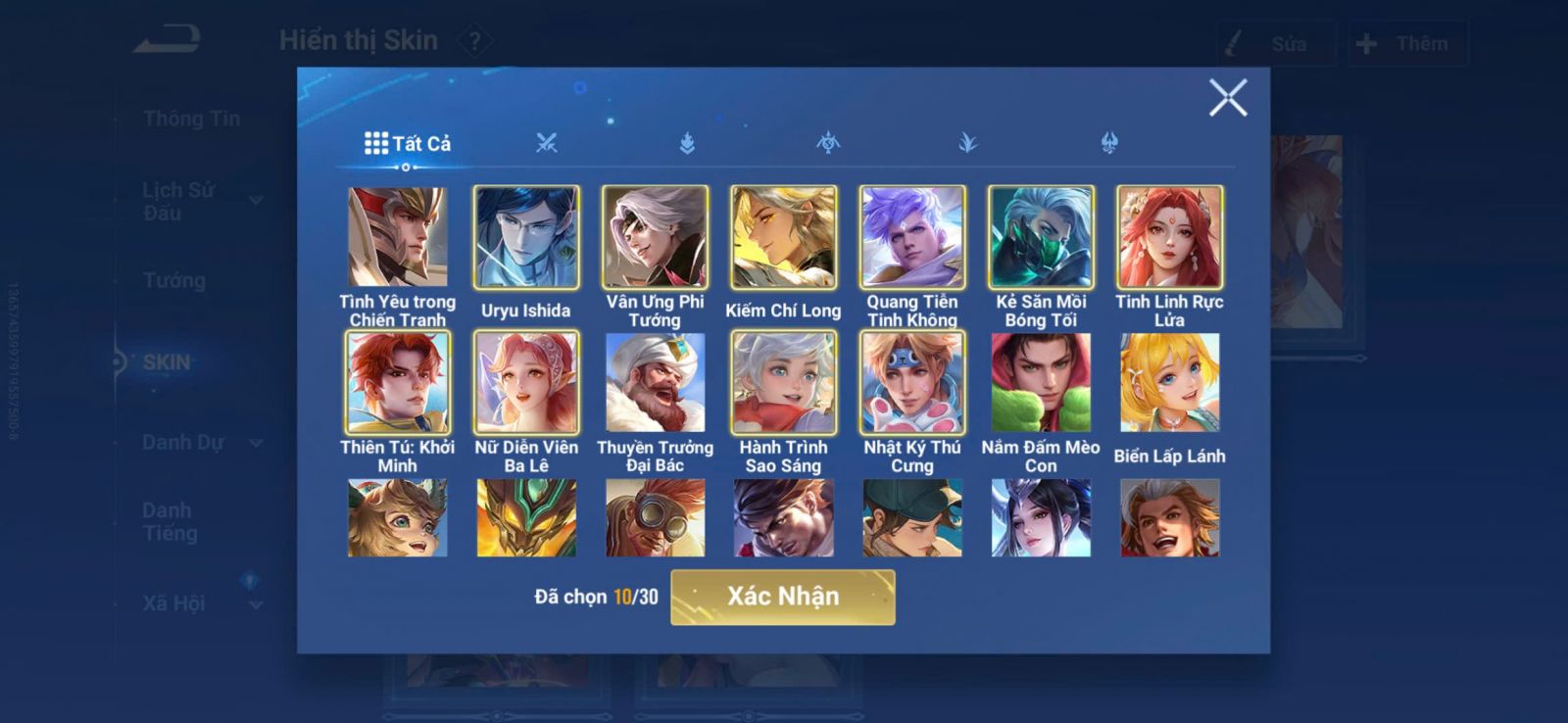The image size is (1568, 723).
Task: Select the Tinh Linh Rực Lửa skin
Action: [1169, 237]
